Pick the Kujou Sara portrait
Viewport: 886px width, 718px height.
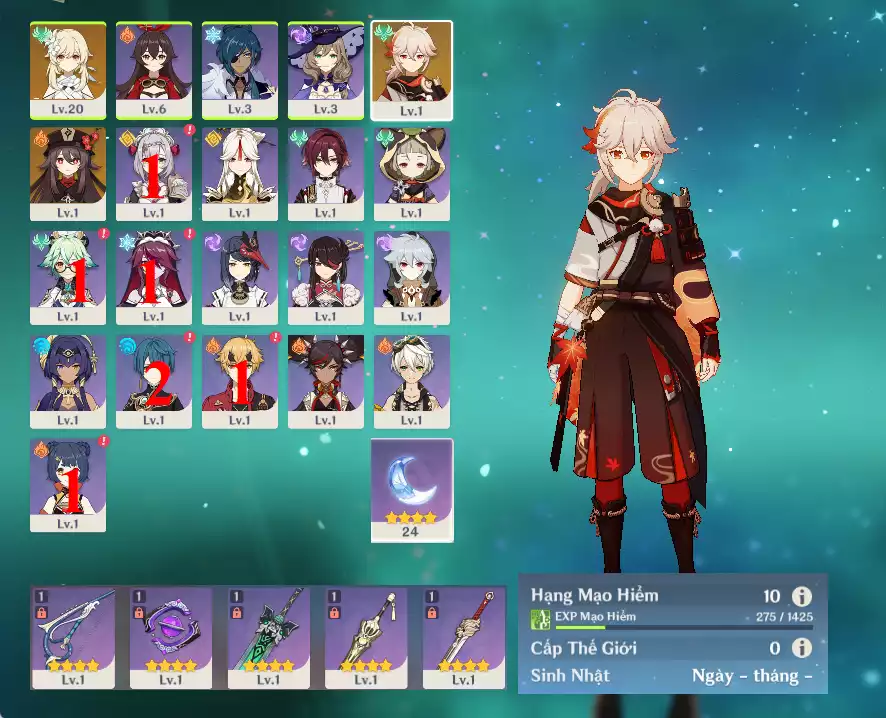click(240, 277)
